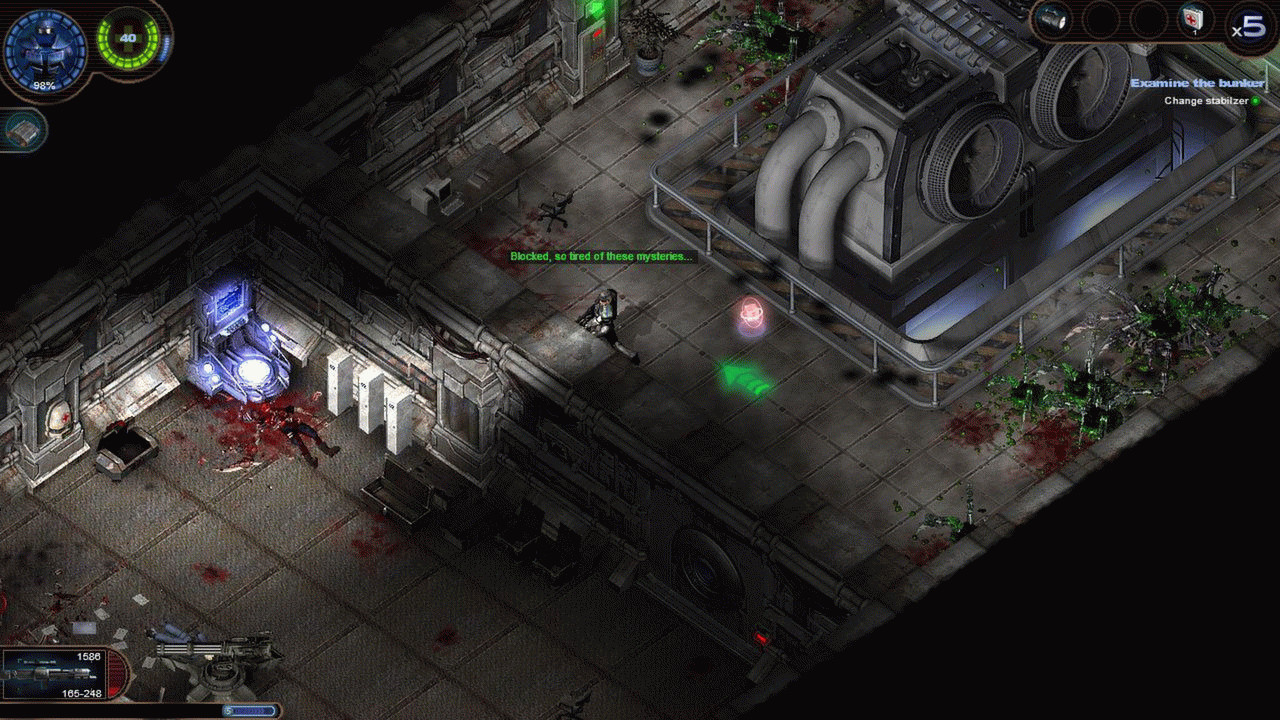The width and height of the screenshot is (1280, 720).
Task: Select the flashlight item slot
Action: (1051, 18)
